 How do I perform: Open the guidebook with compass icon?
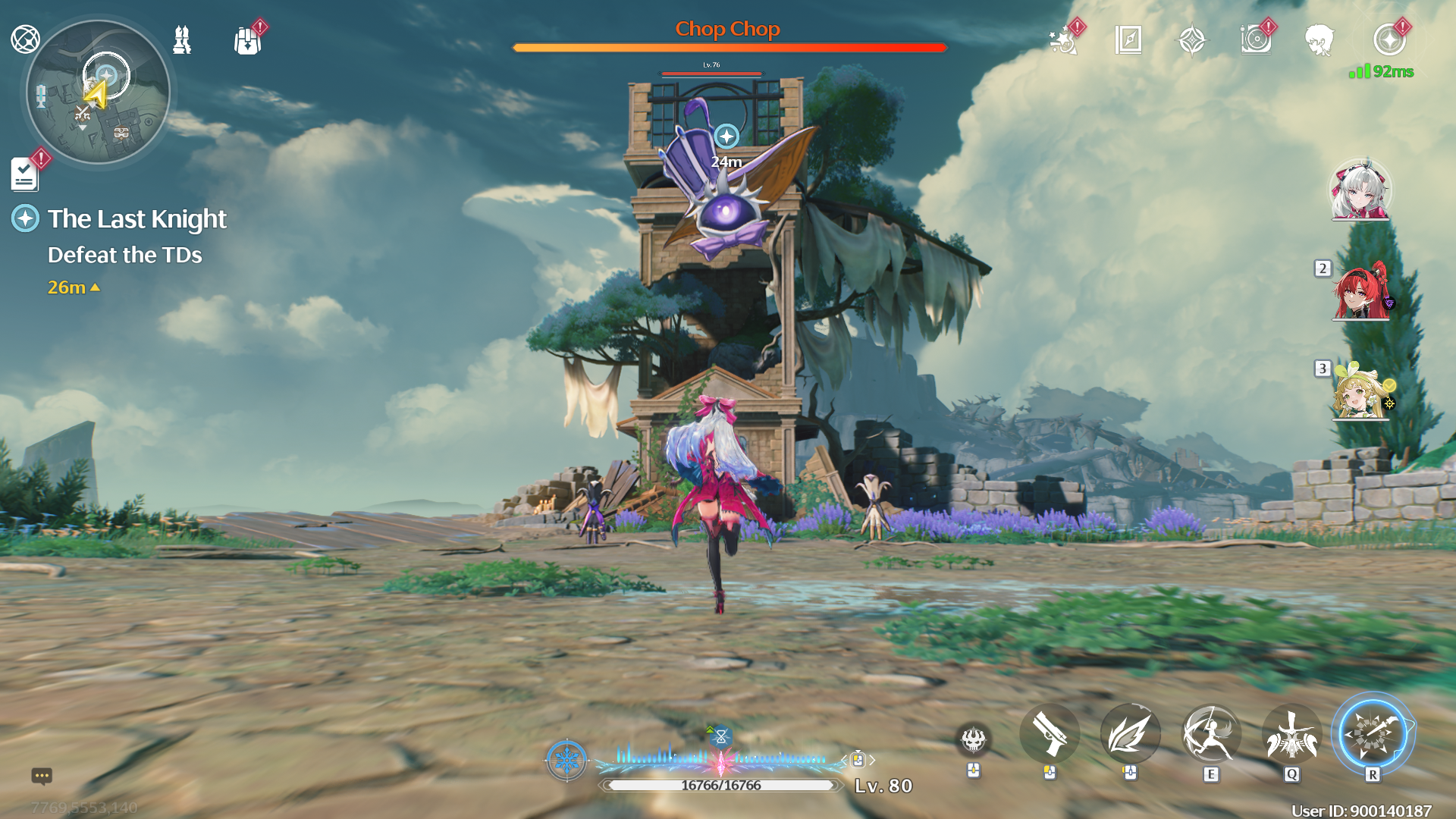[x=1128, y=40]
